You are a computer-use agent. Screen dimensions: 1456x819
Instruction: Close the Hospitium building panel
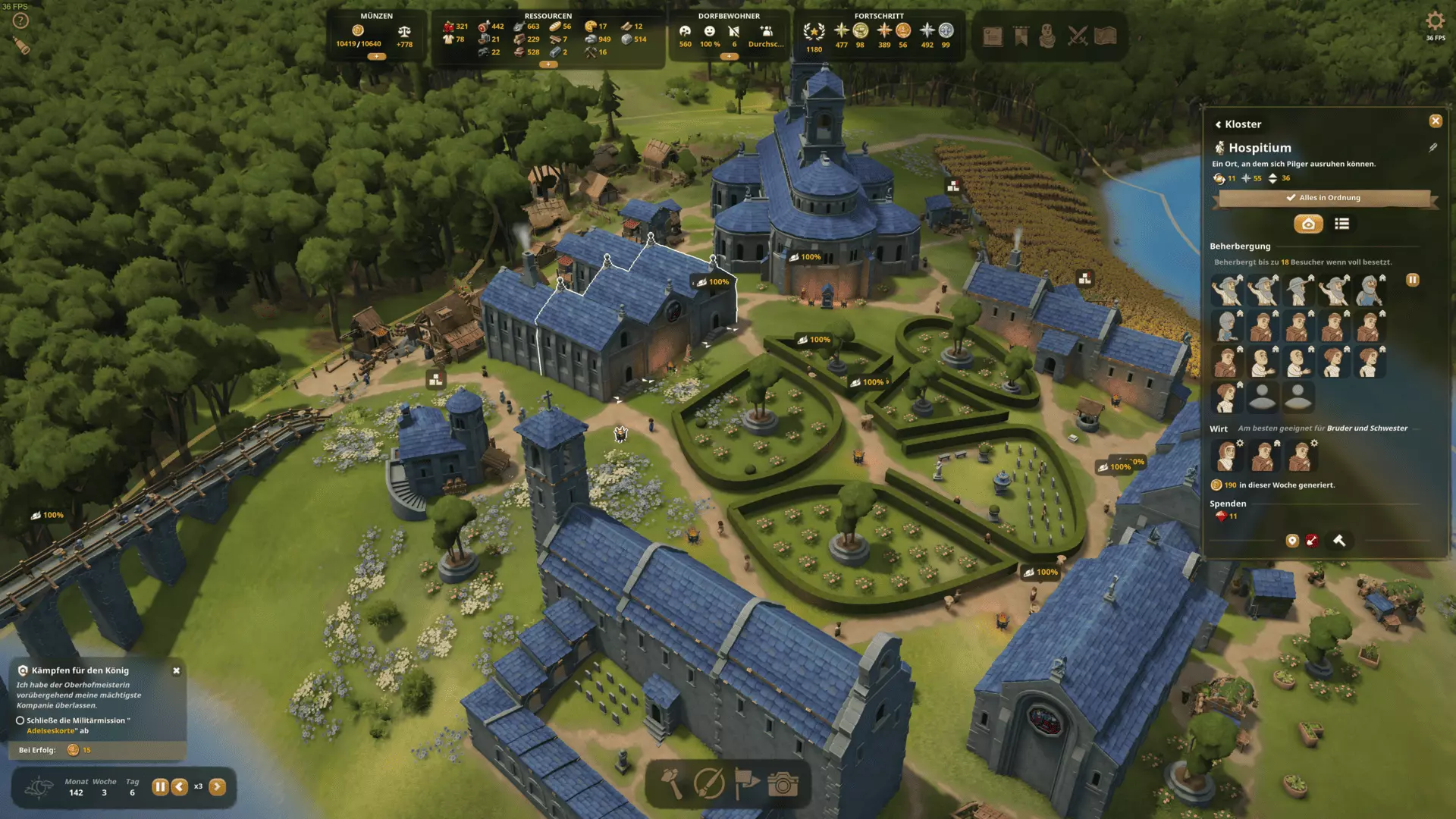click(x=1436, y=121)
